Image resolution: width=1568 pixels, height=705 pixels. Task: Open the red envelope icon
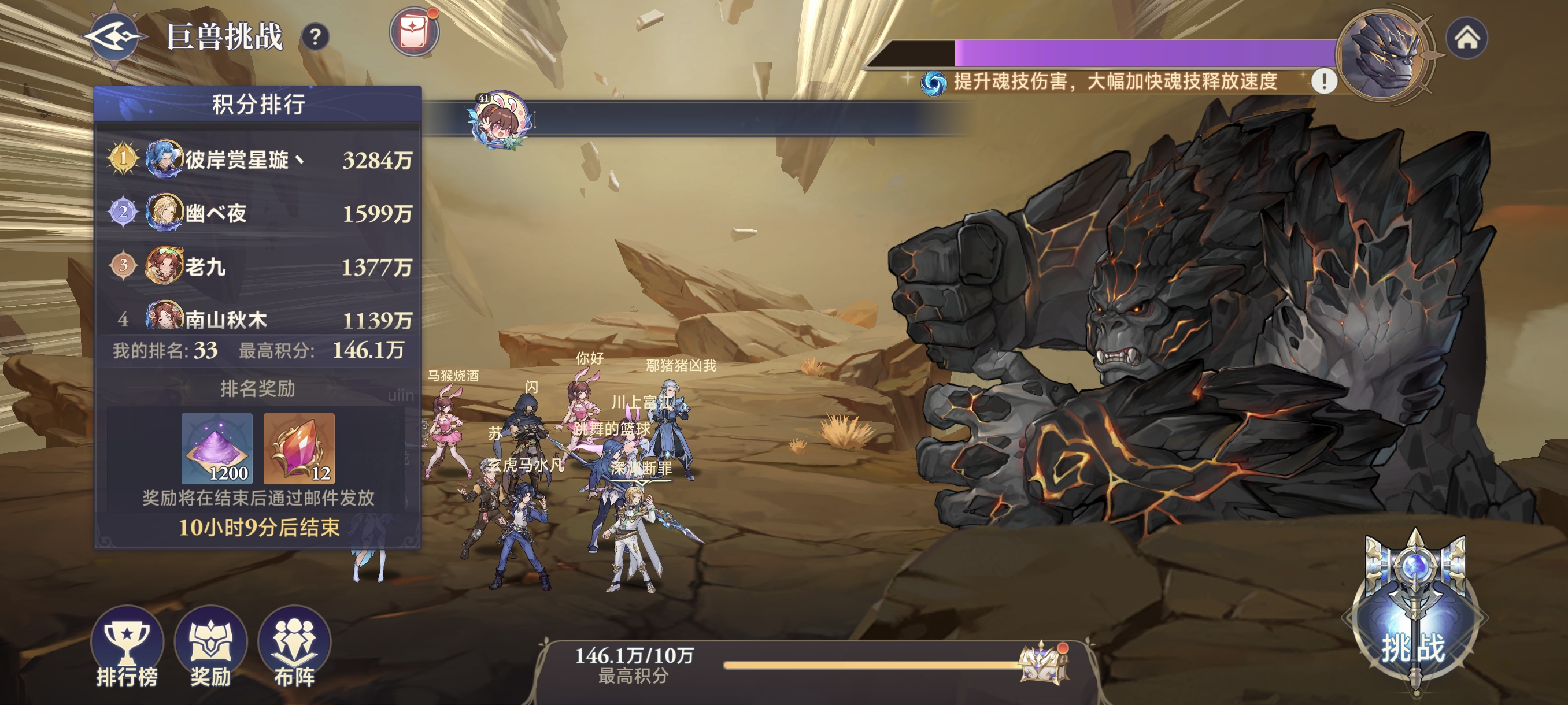[414, 32]
